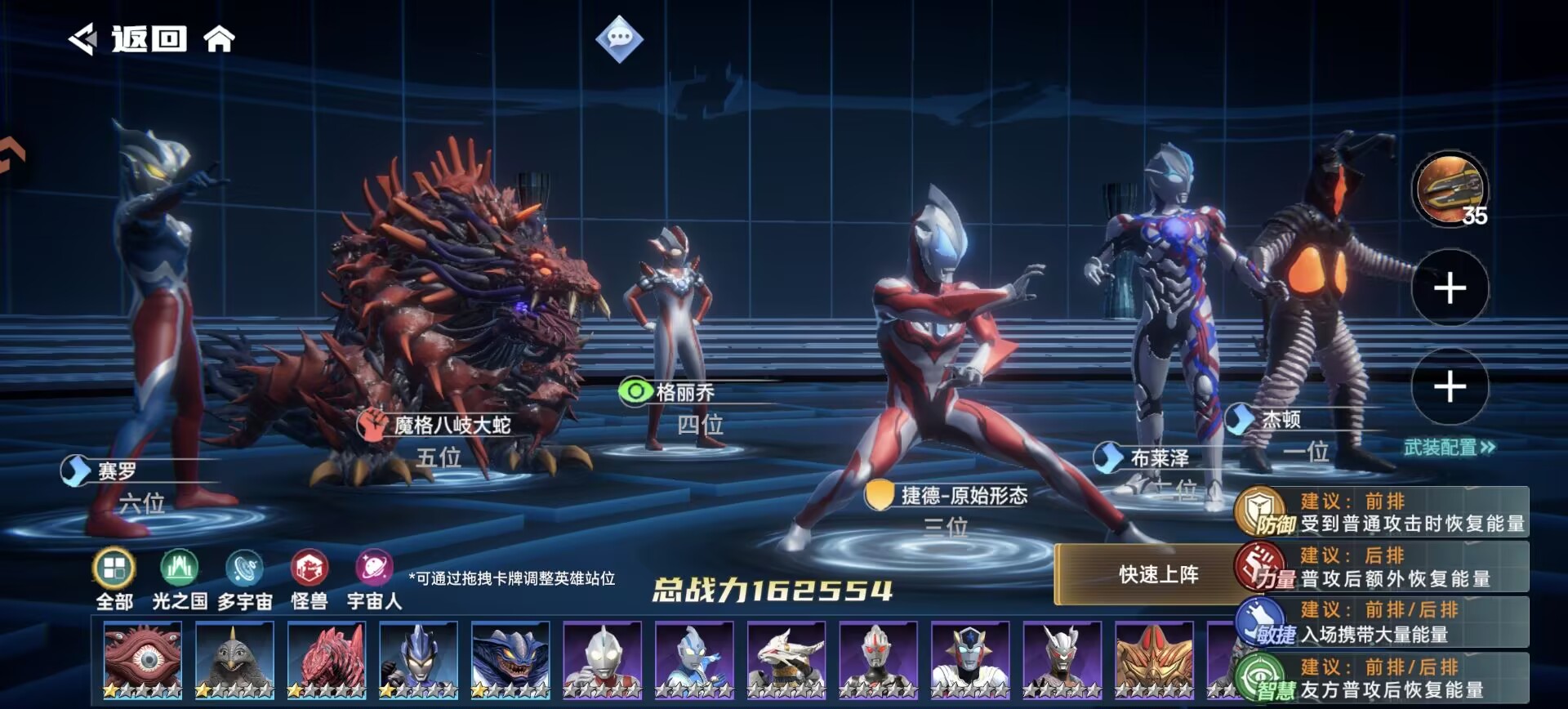
Task: Select the 魔格八岐大蛇 name label
Action: 452,426
